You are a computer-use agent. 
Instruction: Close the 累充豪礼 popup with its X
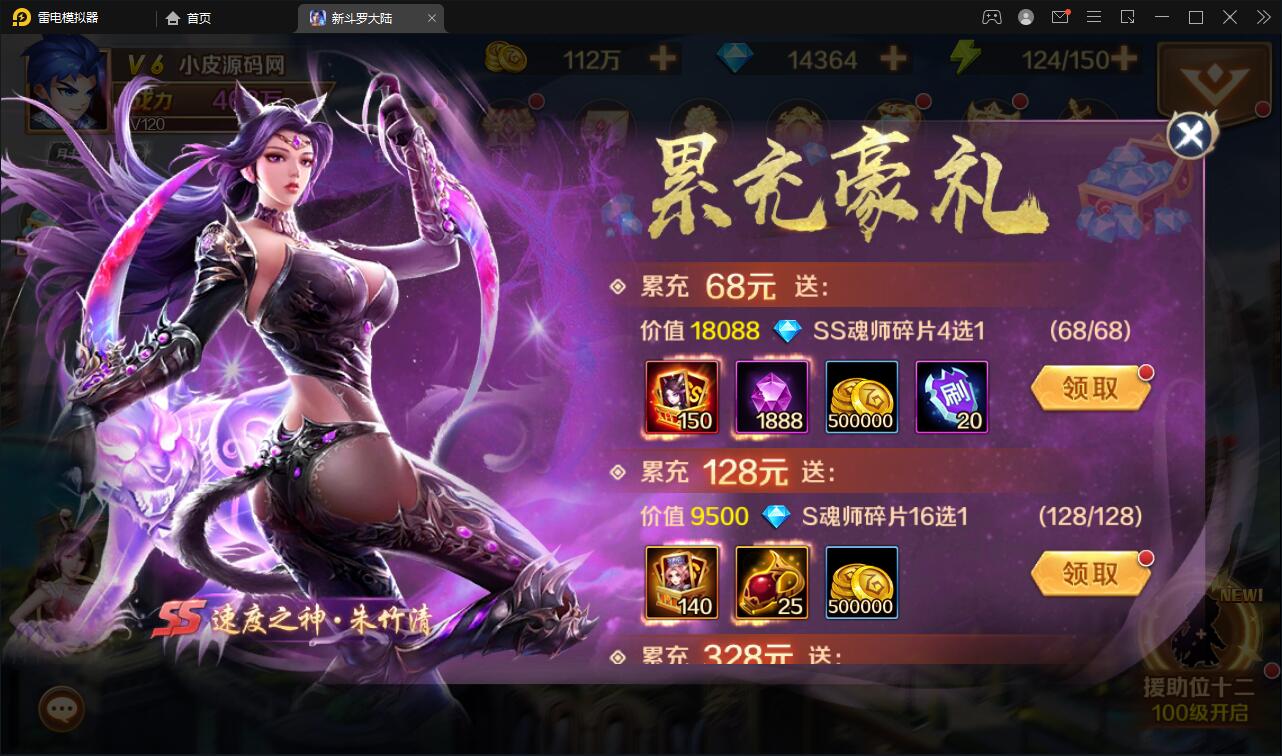tap(1189, 134)
